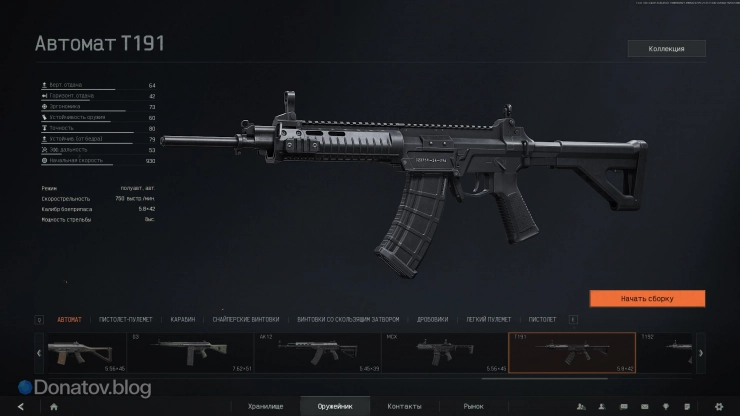Choose the AK-12 rifle thumbnail

(x=317, y=353)
